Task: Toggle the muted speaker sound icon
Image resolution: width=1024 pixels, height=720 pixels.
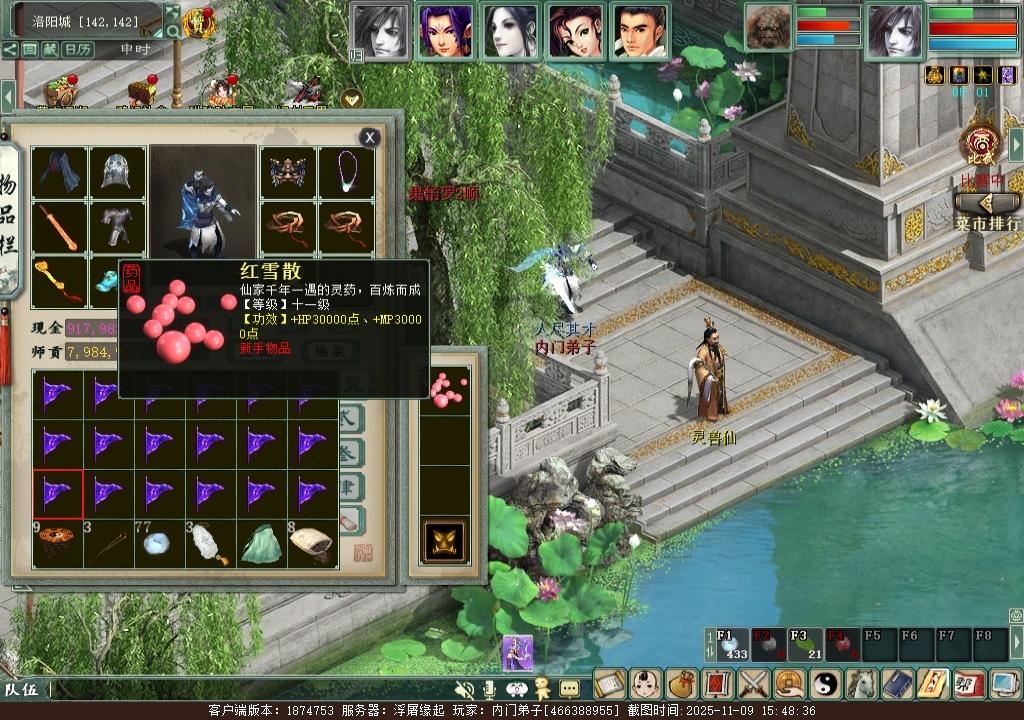Action: tap(464, 689)
